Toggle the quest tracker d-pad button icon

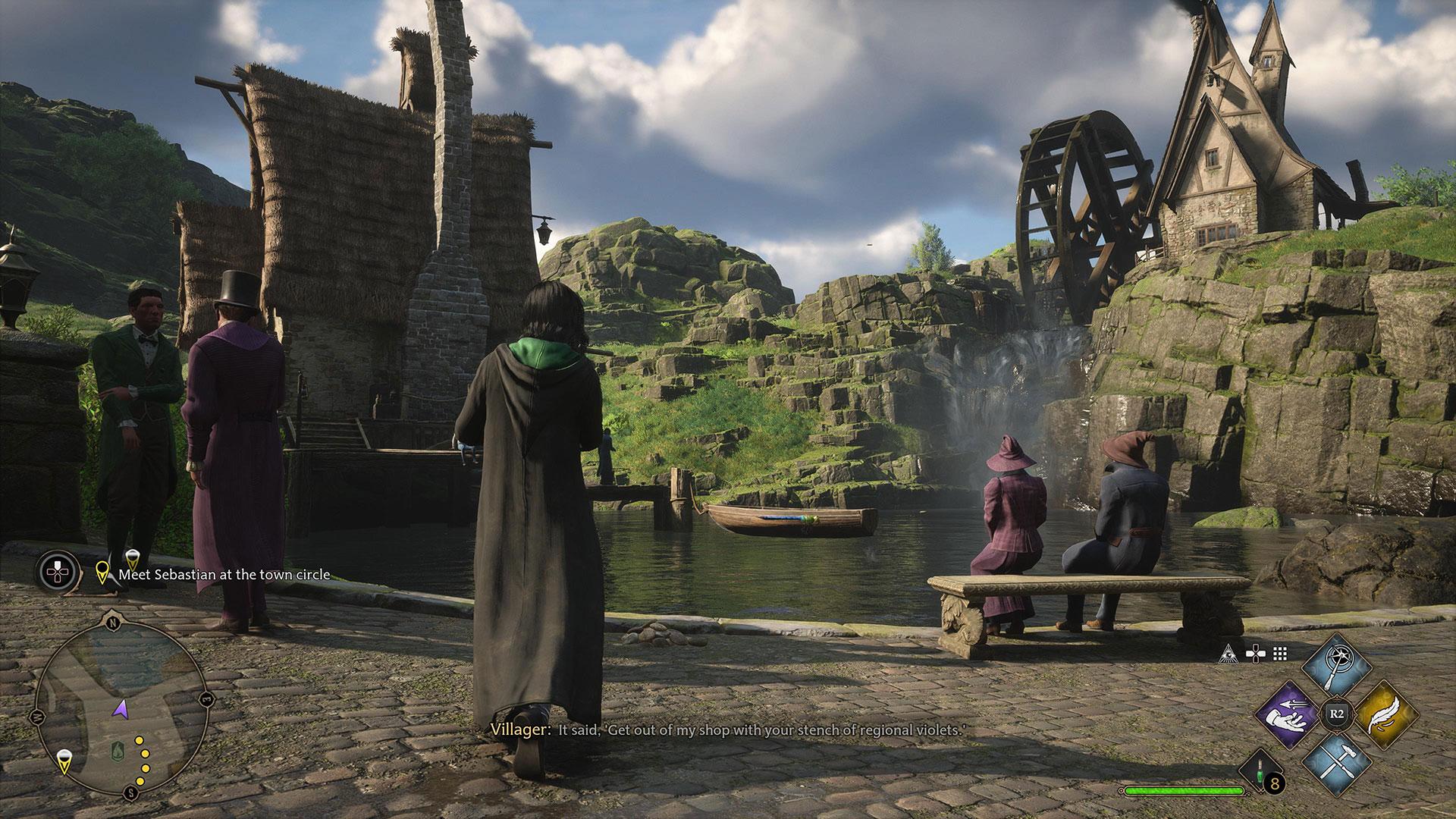point(57,572)
